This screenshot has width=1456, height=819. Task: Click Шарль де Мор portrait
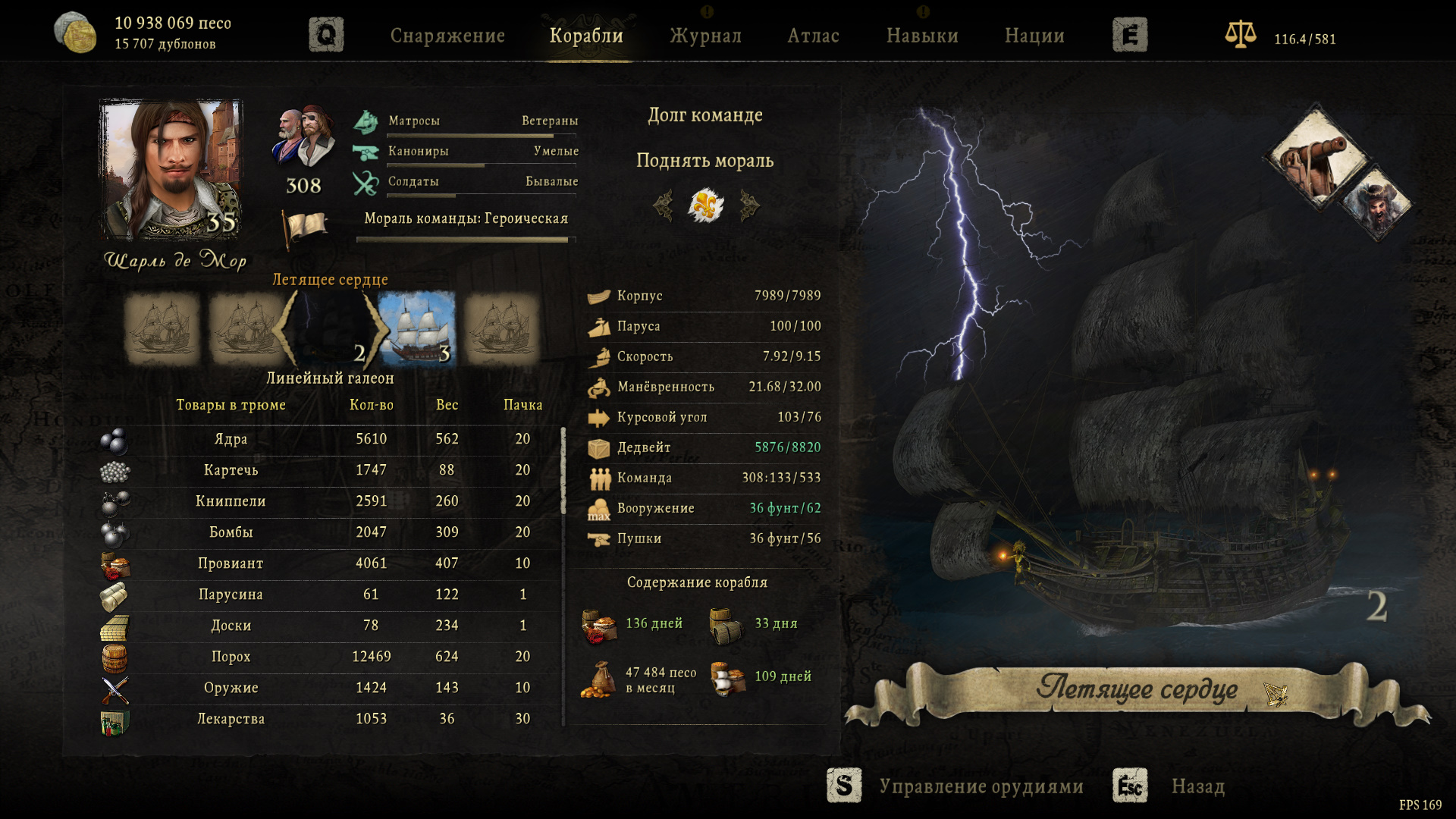pyautogui.click(x=171, y=169)
